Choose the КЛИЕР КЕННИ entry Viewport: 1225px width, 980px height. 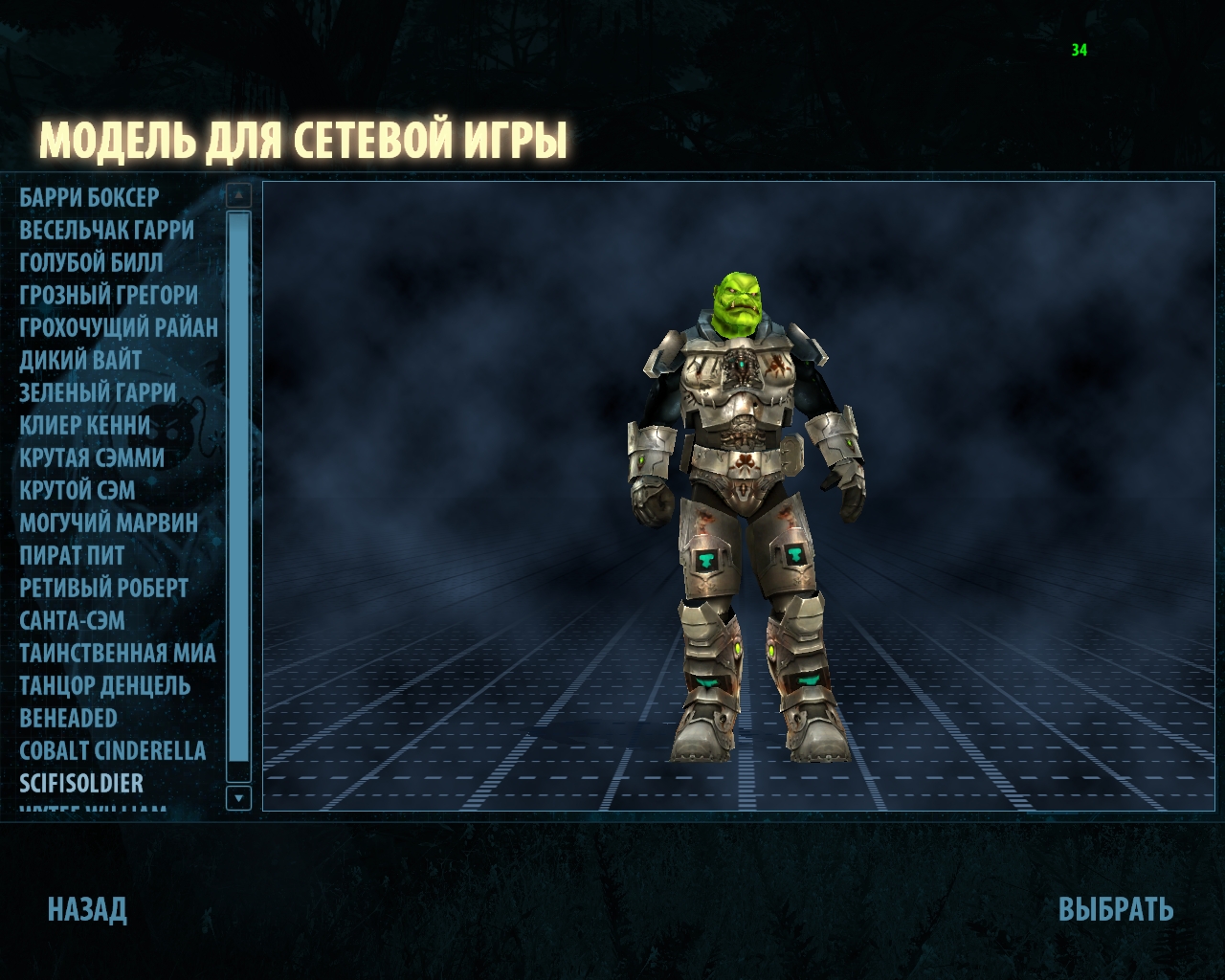click(85, 426)
